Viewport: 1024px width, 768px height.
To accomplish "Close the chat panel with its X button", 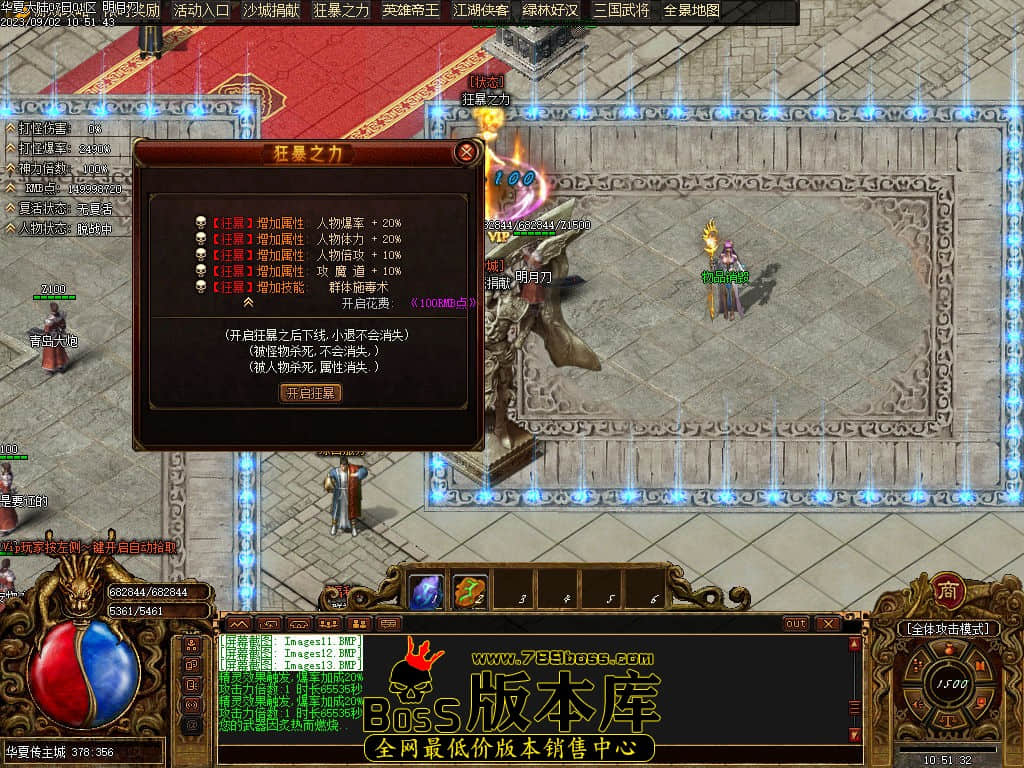I will (827, 623).
